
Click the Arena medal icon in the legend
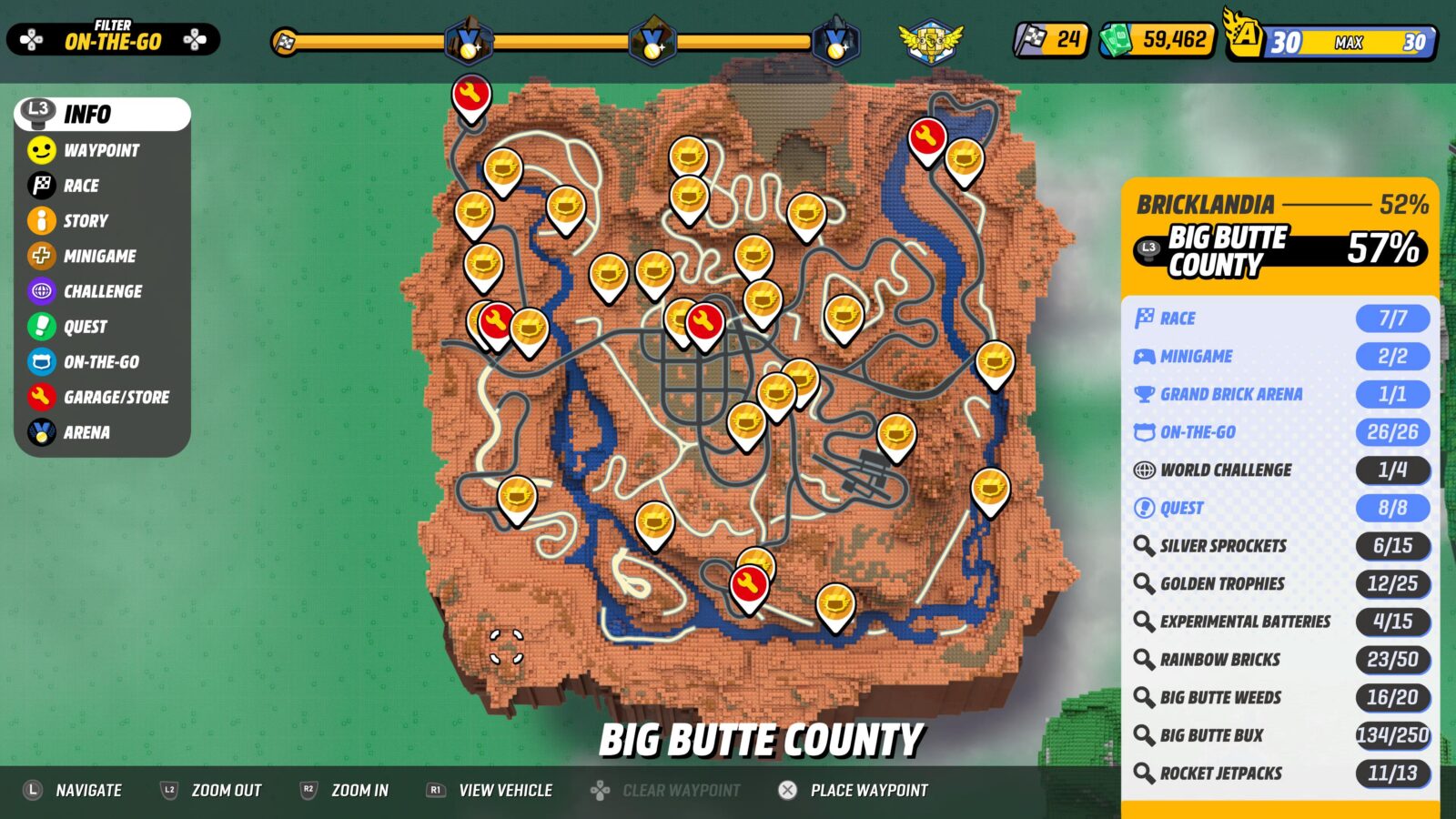pyautogui.click(x=40, y=432)
